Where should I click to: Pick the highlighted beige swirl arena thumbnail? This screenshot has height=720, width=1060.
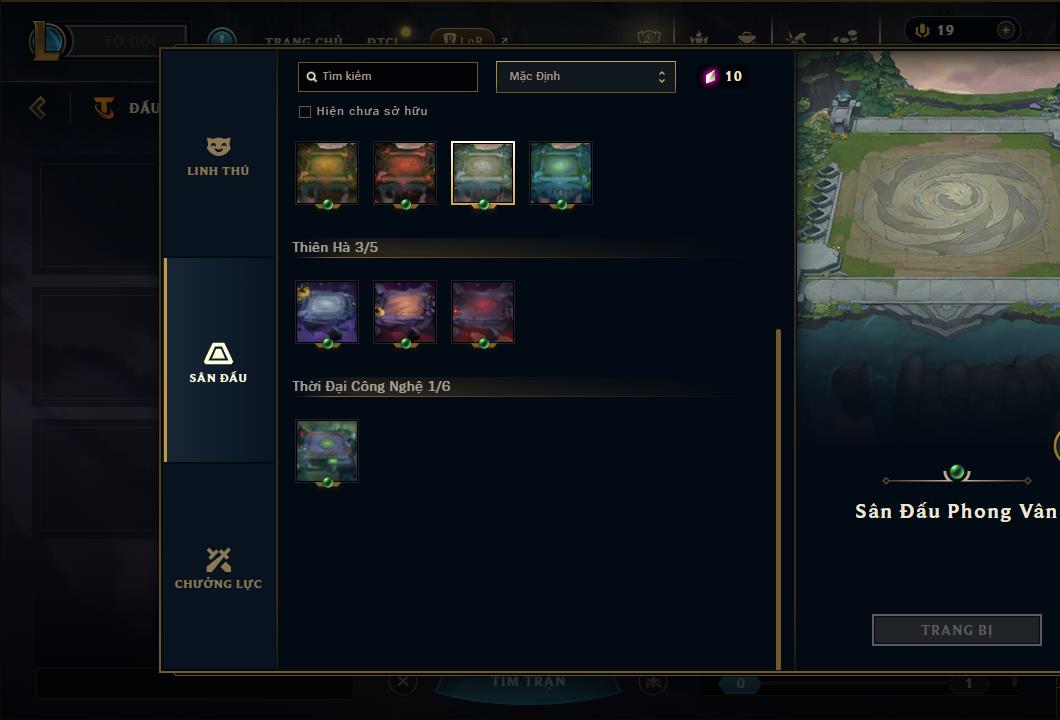[x=483, y=173]
